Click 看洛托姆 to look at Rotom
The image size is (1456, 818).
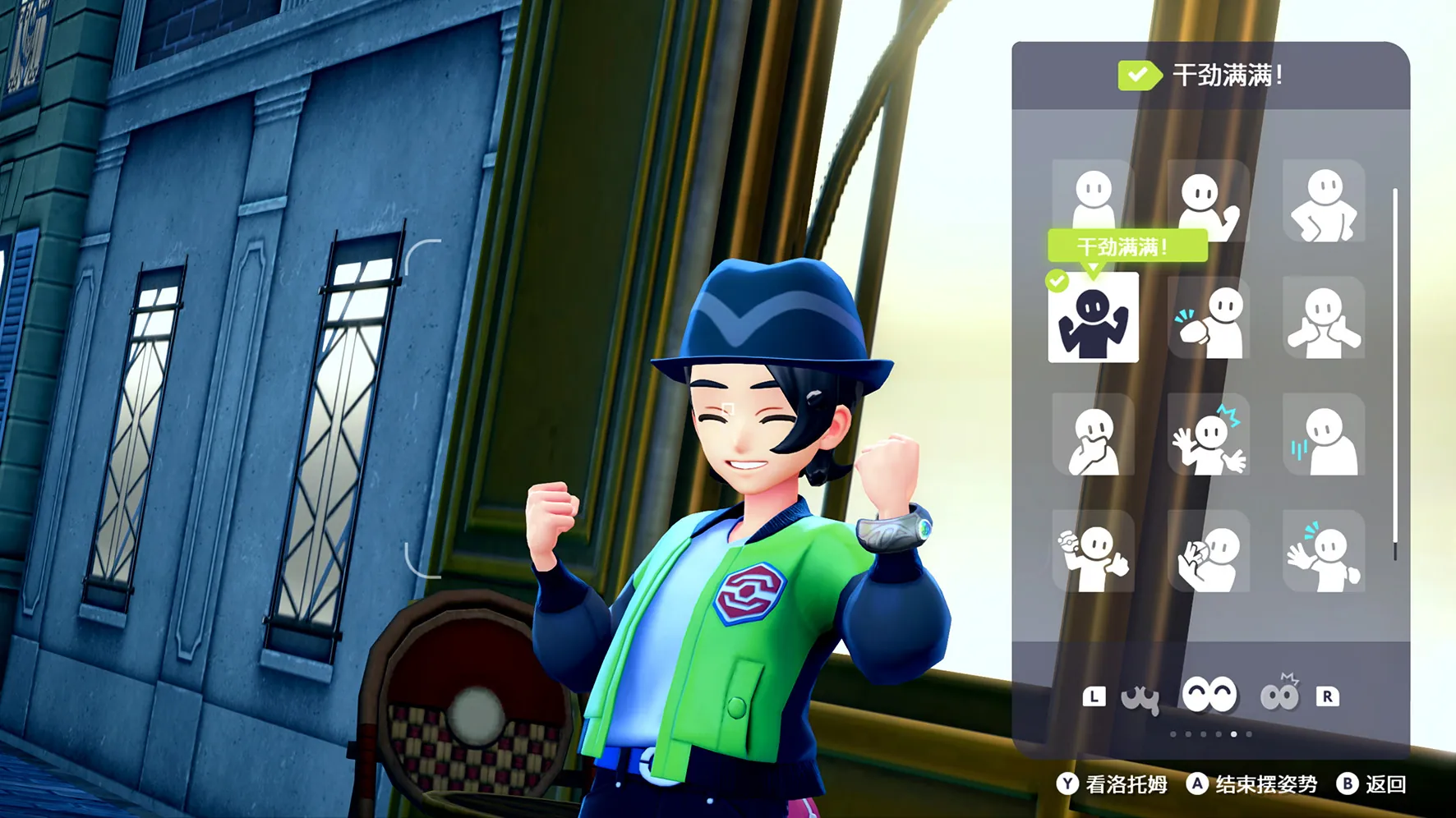(x=1113, y=784)
